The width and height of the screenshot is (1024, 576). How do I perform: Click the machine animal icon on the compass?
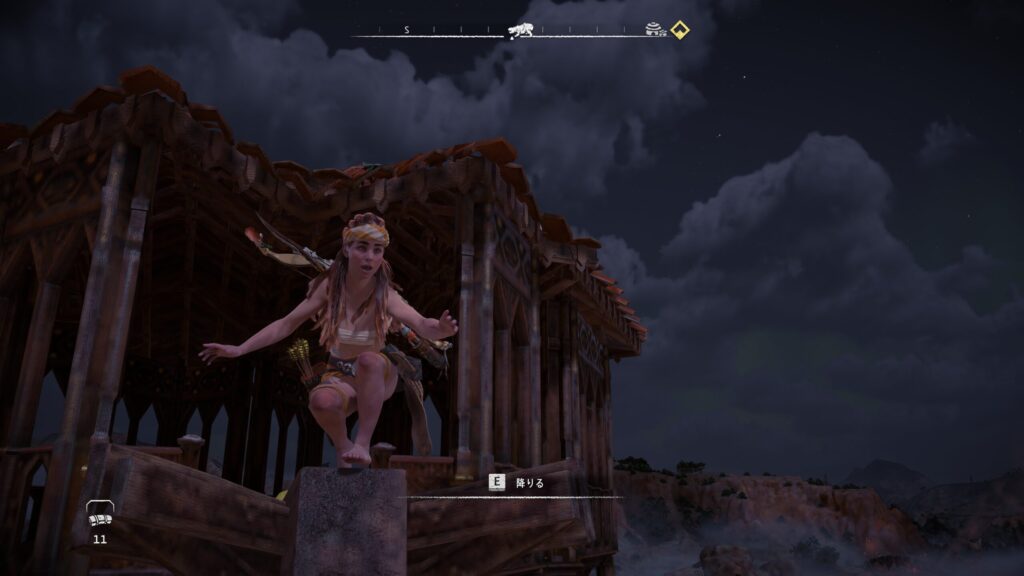[x=517, y=31]
